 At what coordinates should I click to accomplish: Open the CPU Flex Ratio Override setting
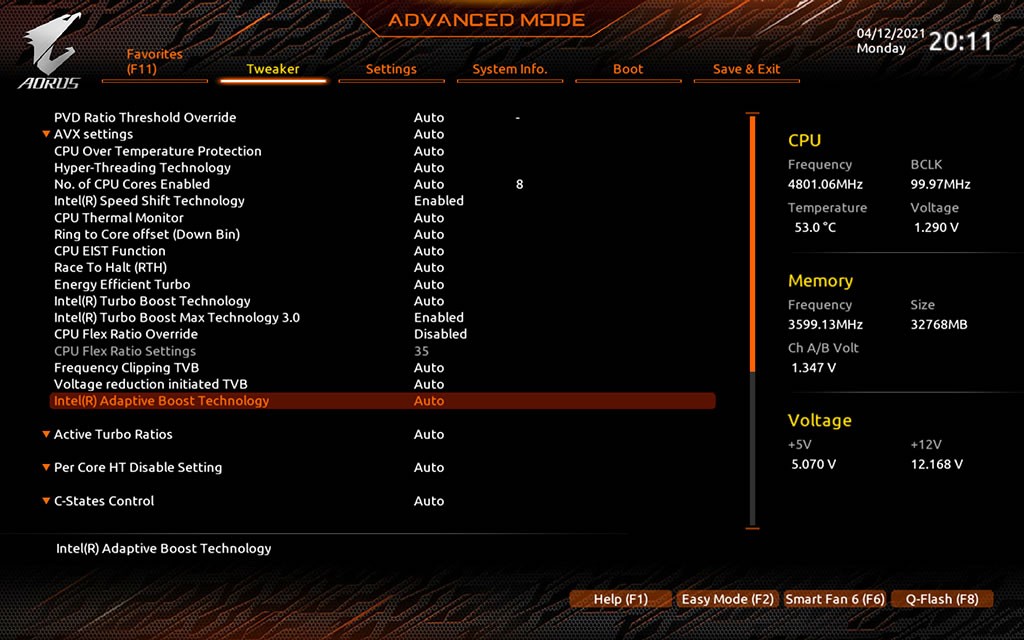pos(126,334)
